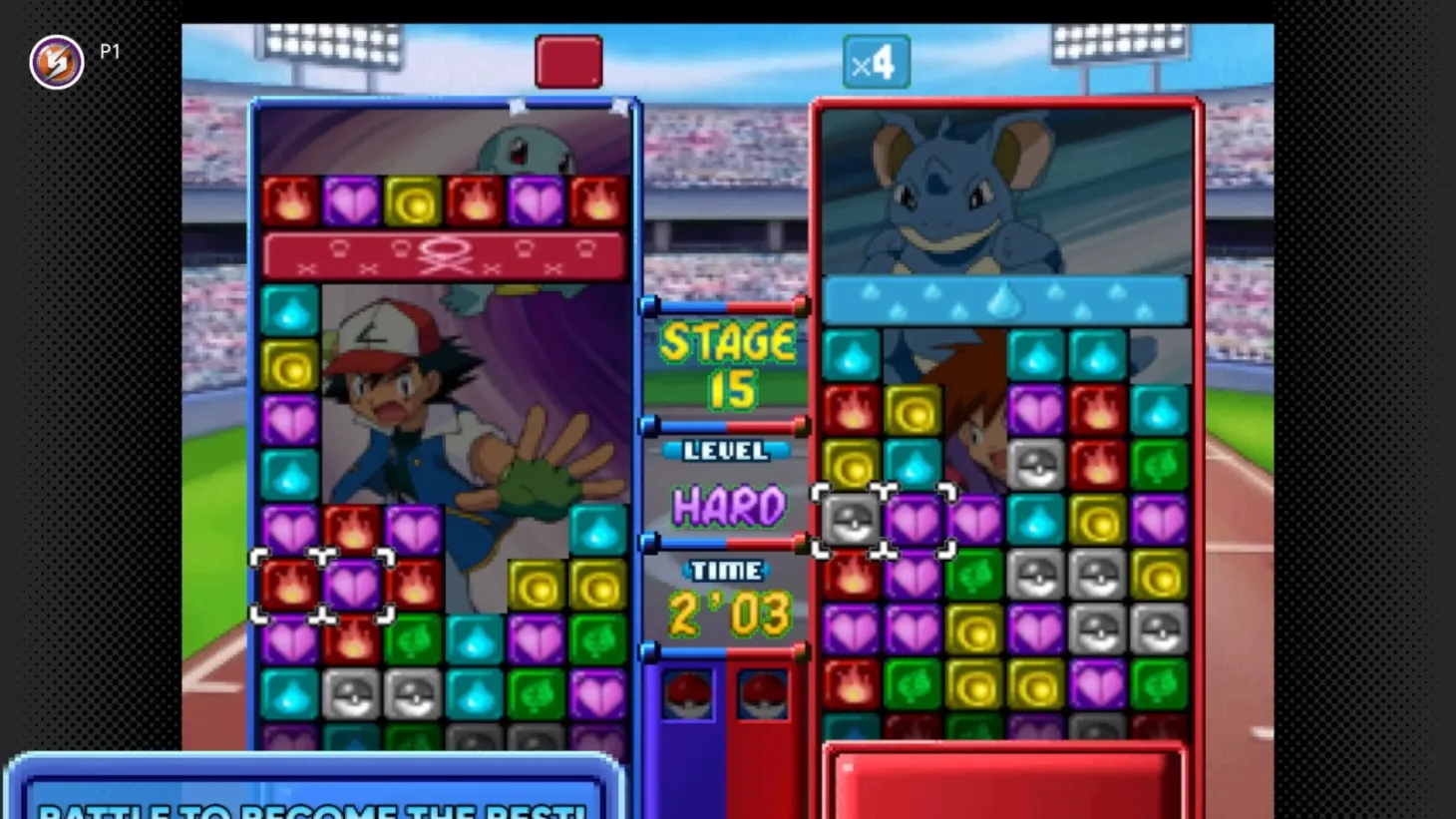Expand the LEVEL HARD indicator

[x=727, y=484]
